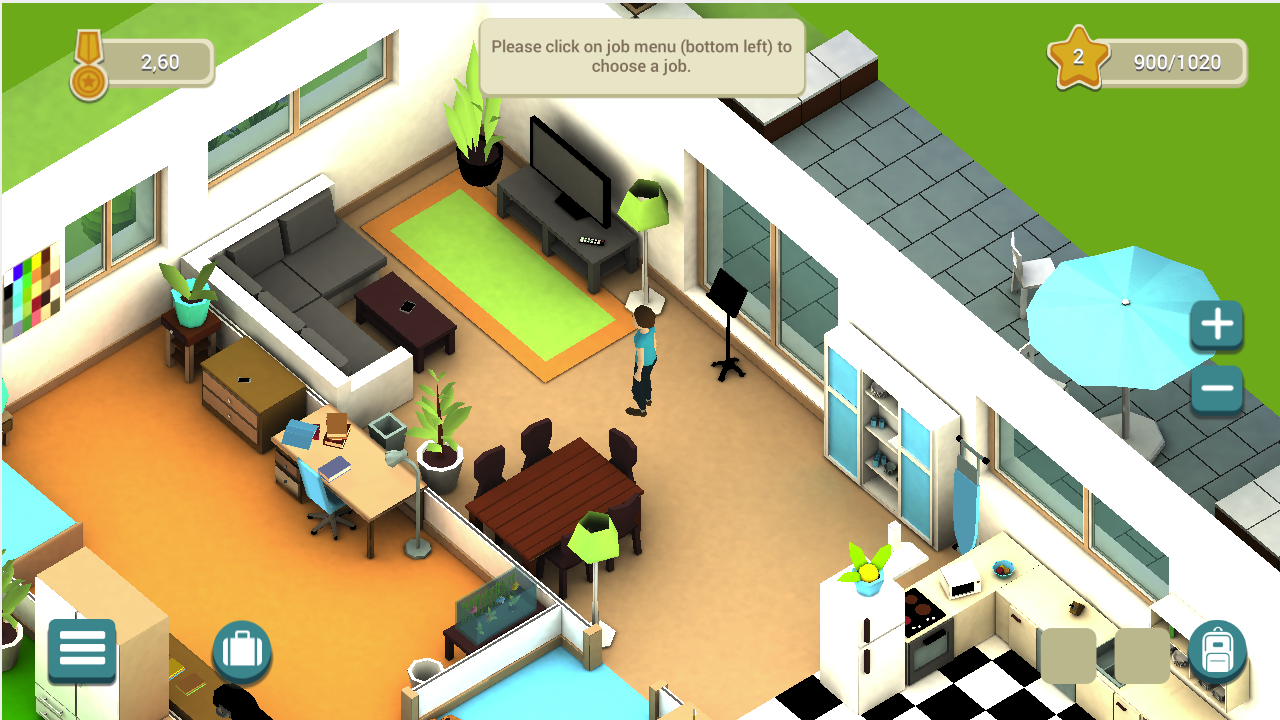The image size is (1280, 720).
Task: Zoom in with the plus button
Action: point(1216,325)
